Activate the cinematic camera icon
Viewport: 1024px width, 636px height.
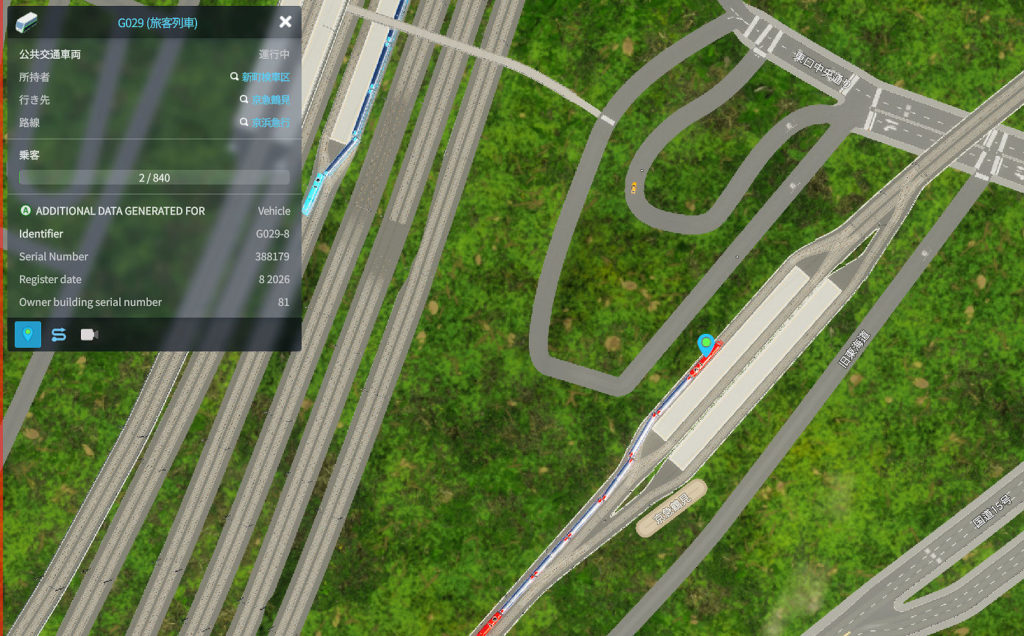pyautogui.click(x=89, y=334)
